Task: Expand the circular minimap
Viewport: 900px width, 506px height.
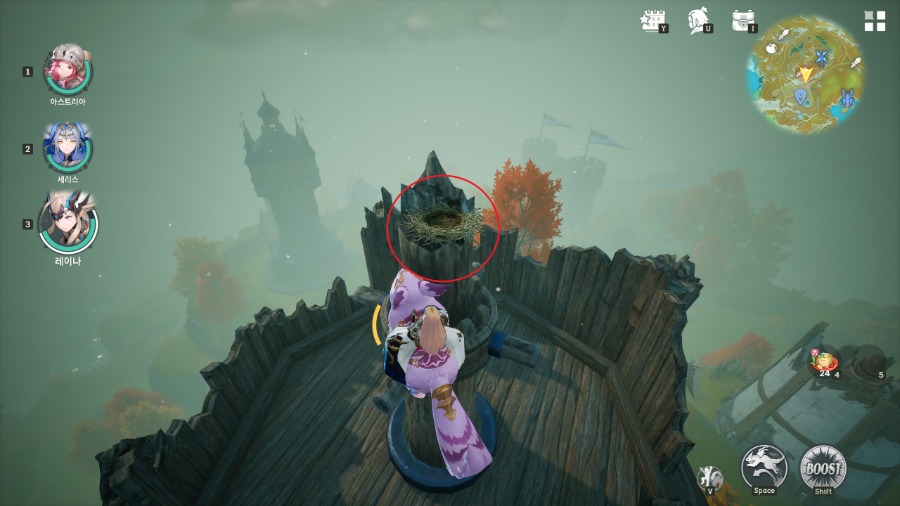Action: coord(805,72)
